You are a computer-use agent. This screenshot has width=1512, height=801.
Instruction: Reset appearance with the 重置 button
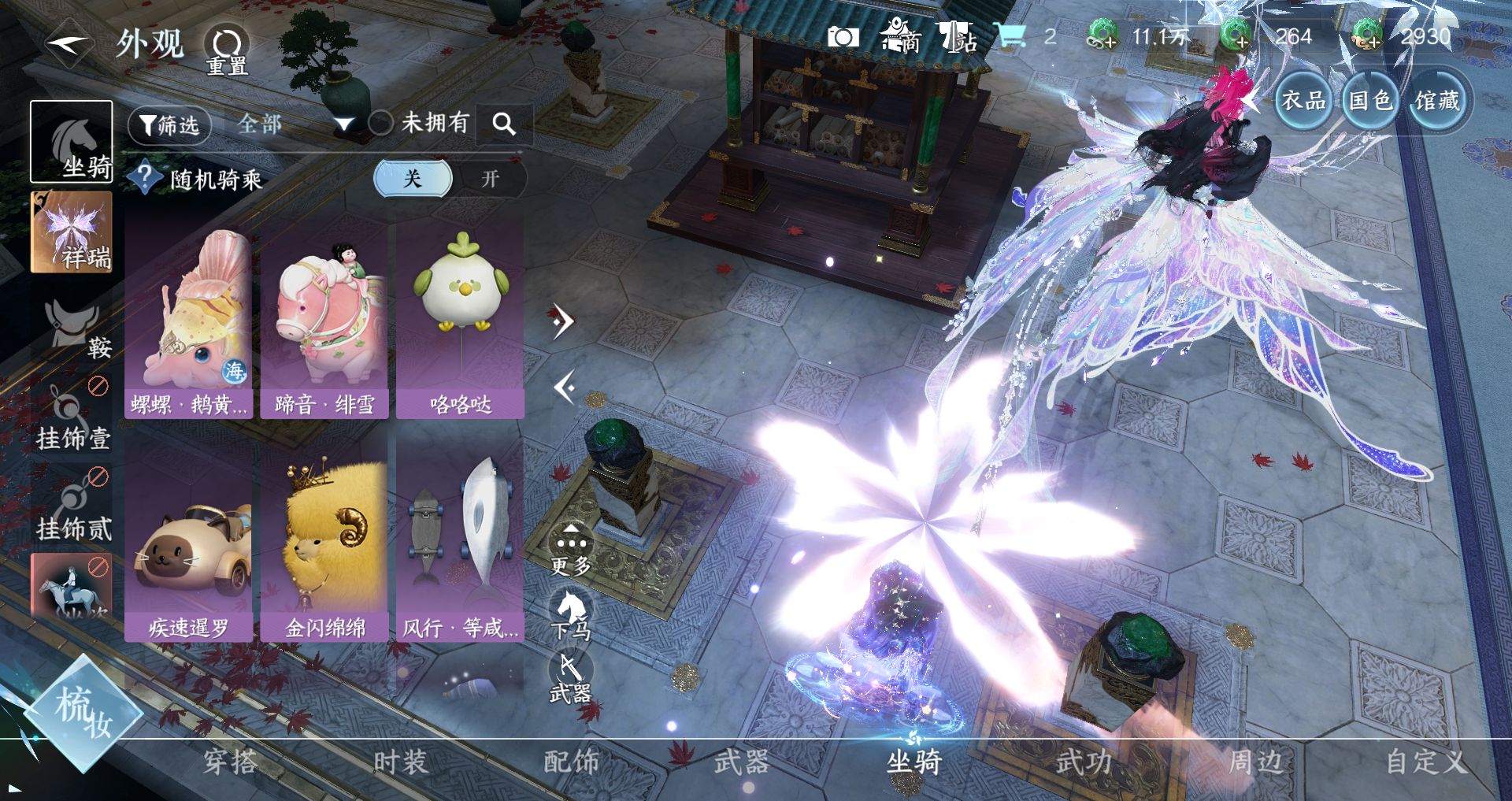tap(227, 49)
